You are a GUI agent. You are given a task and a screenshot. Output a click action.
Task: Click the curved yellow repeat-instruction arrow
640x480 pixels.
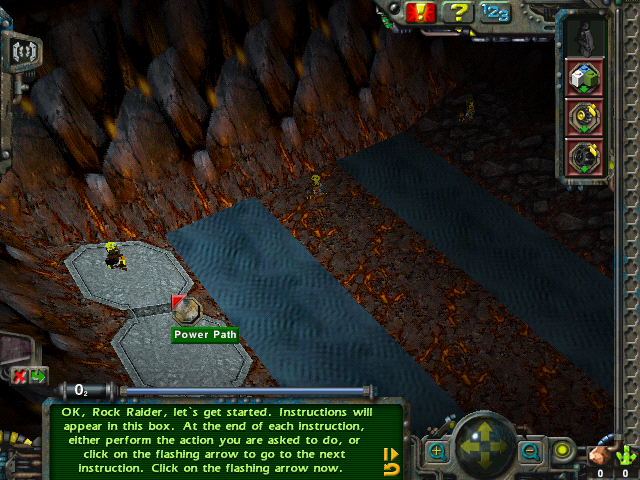391,469
